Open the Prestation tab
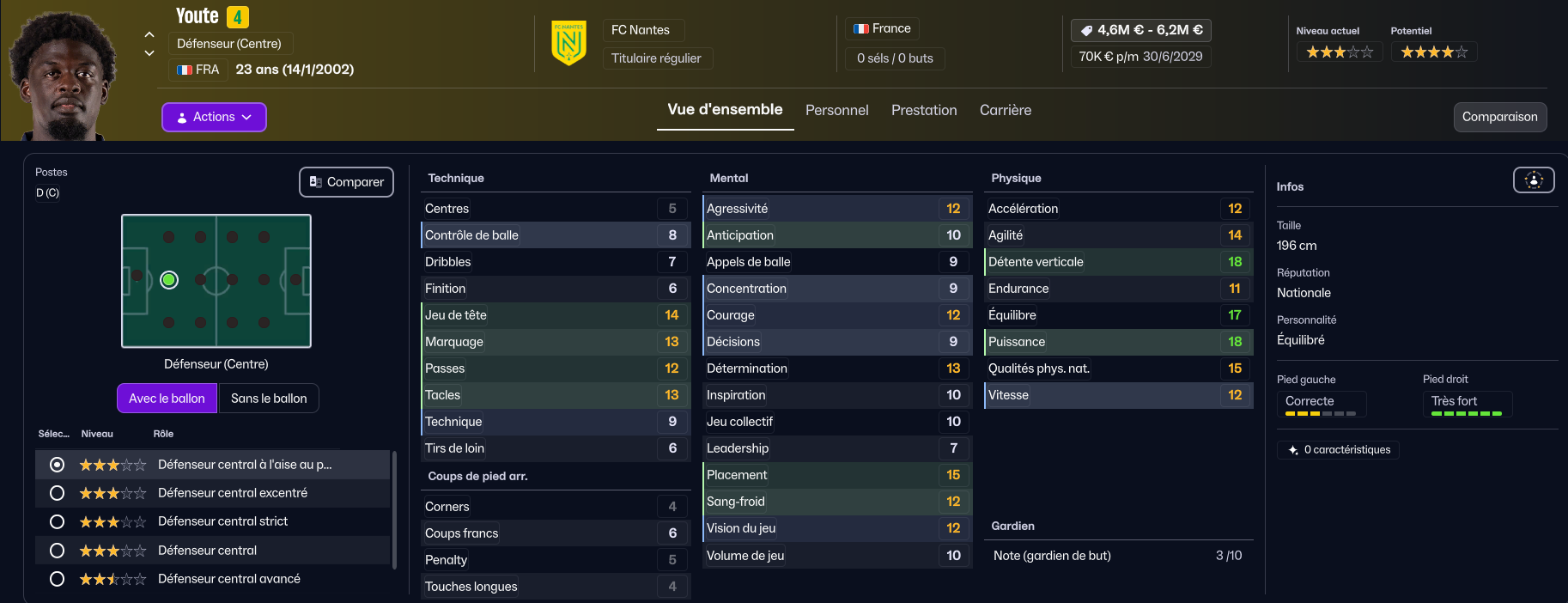Screen dimensions: 1568x603 (924, 110)
